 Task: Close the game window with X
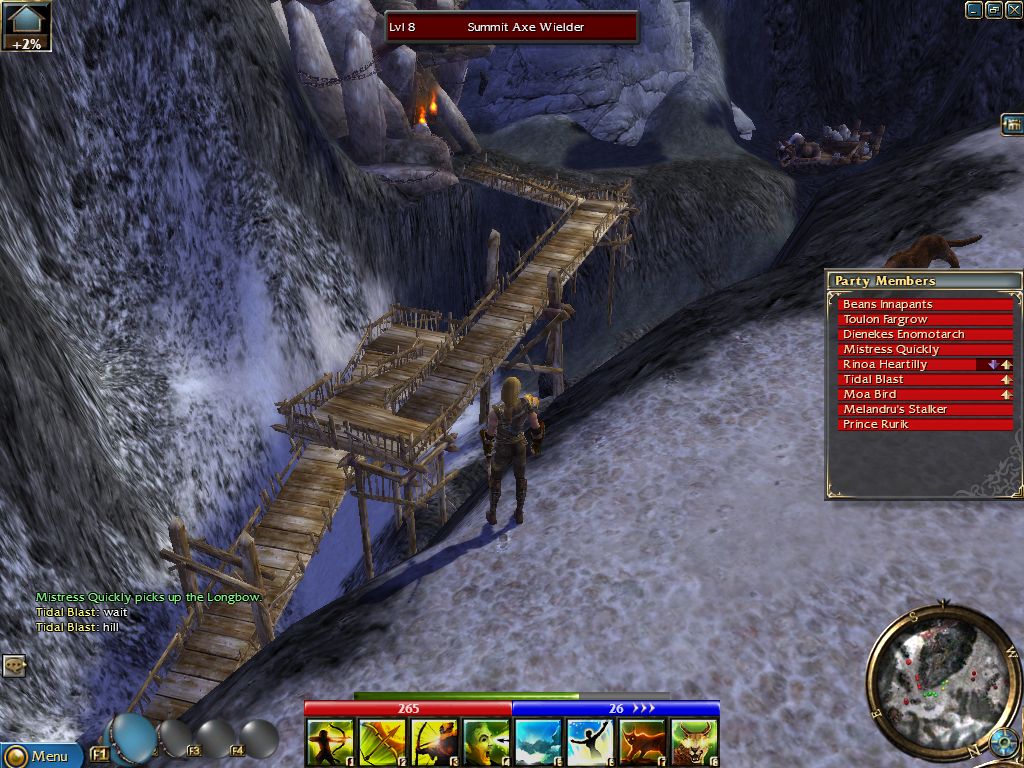click(x=1012, y=10)
